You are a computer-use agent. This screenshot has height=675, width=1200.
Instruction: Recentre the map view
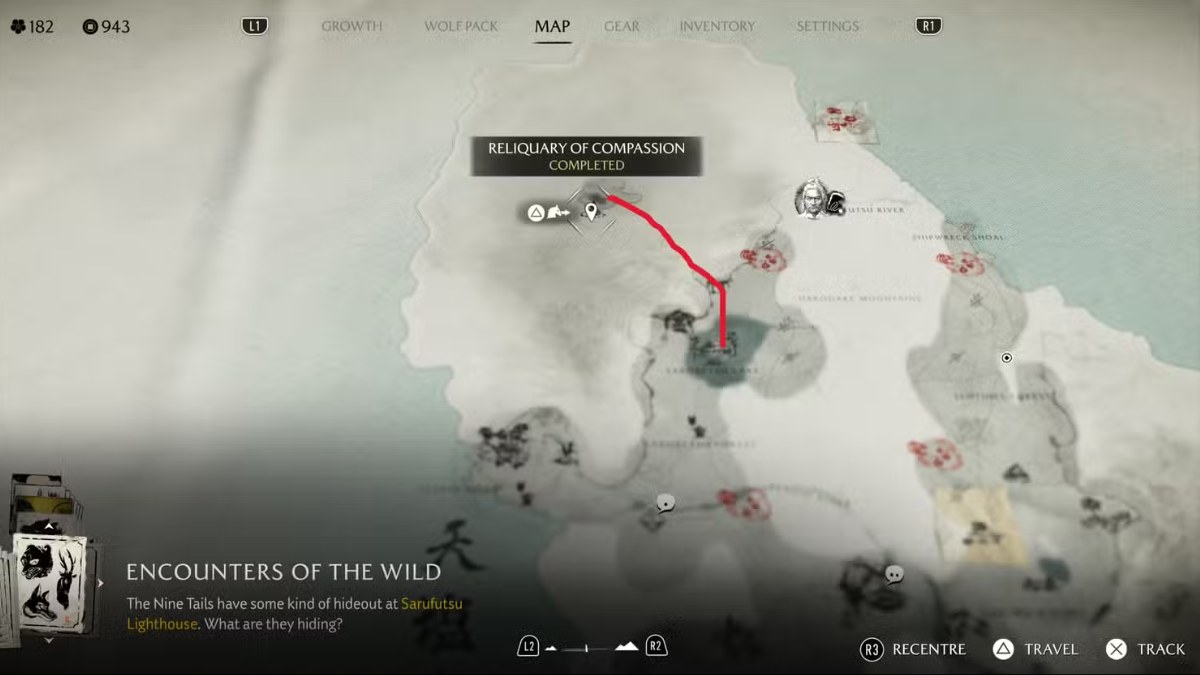[x=914, y=649]
